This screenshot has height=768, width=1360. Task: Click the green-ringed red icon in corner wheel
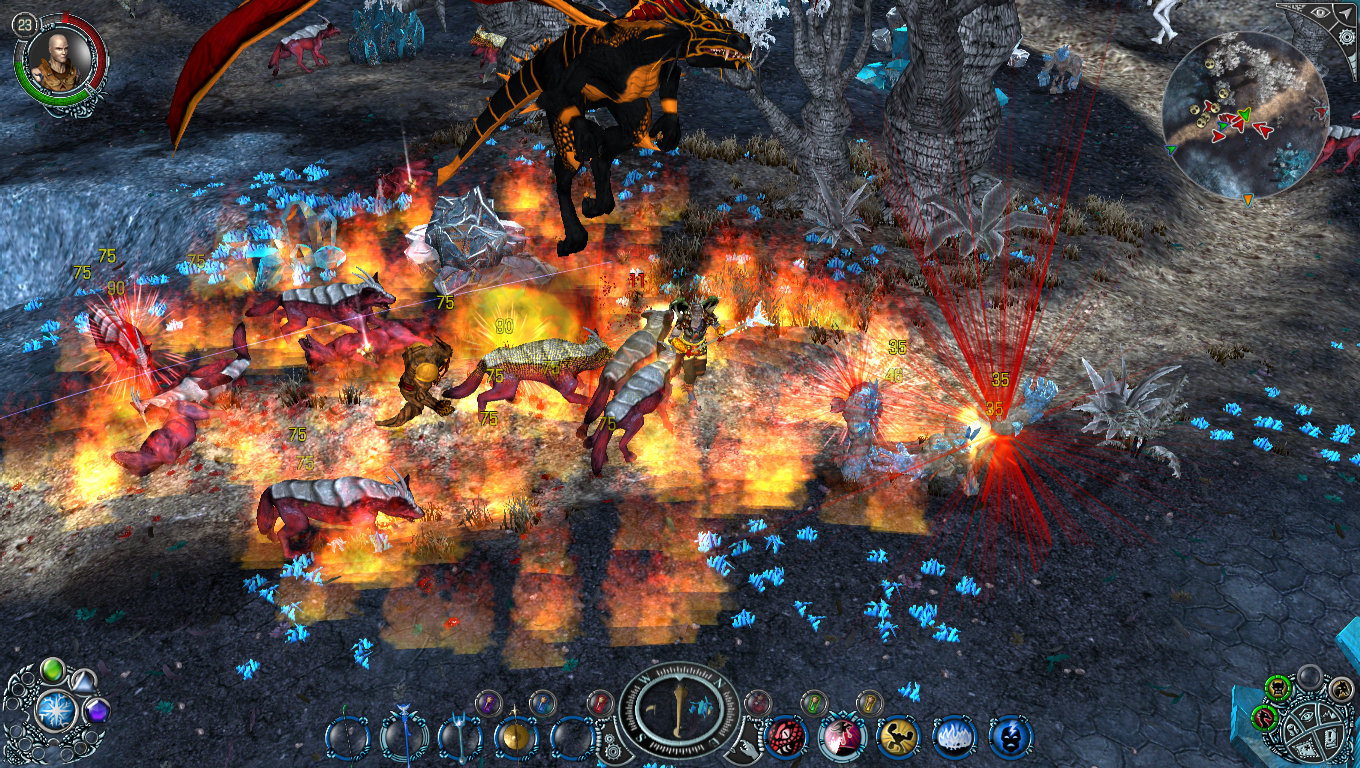[x=1264, y=716]
